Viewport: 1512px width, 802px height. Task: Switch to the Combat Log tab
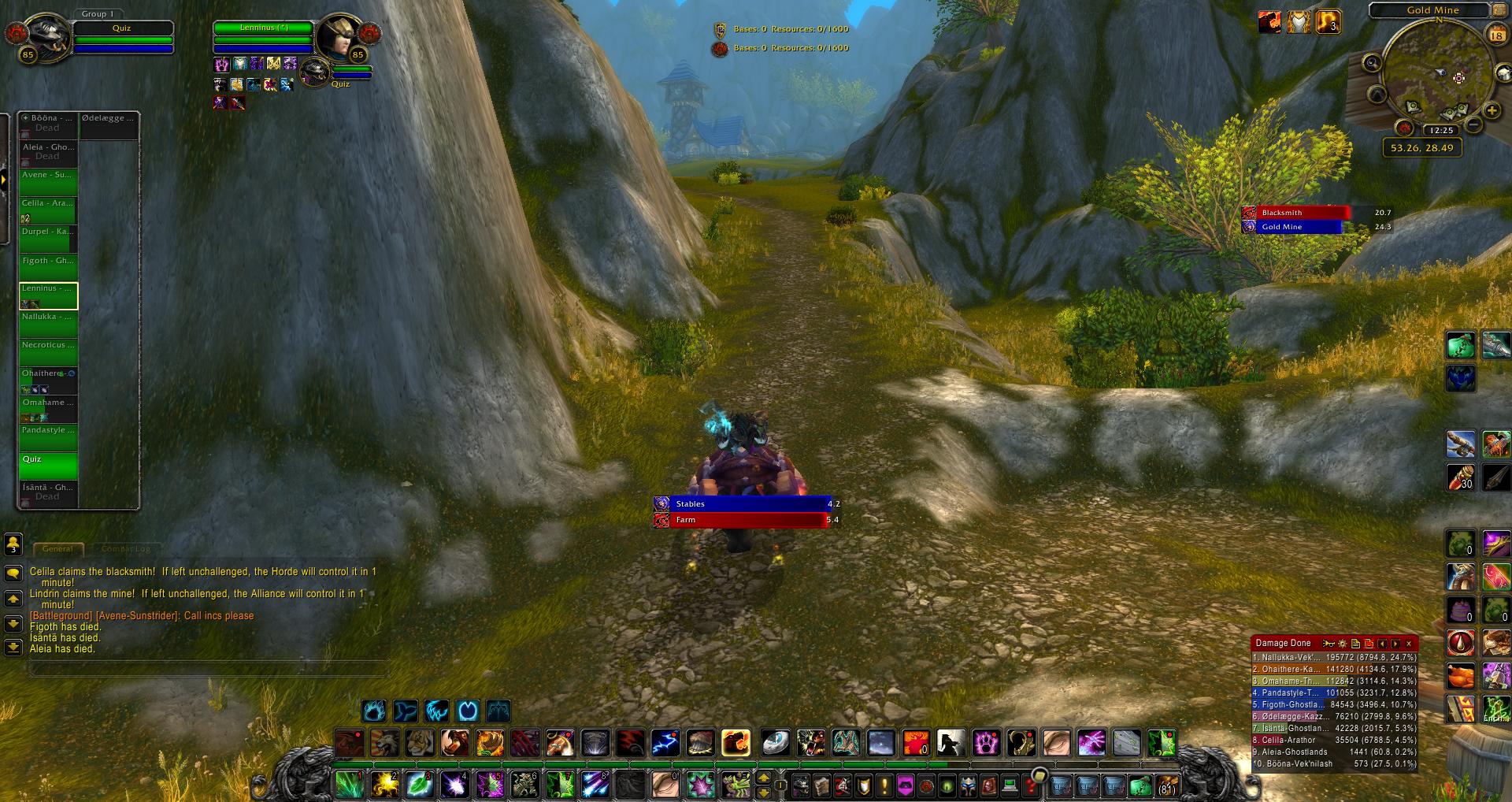coord(125,548)
